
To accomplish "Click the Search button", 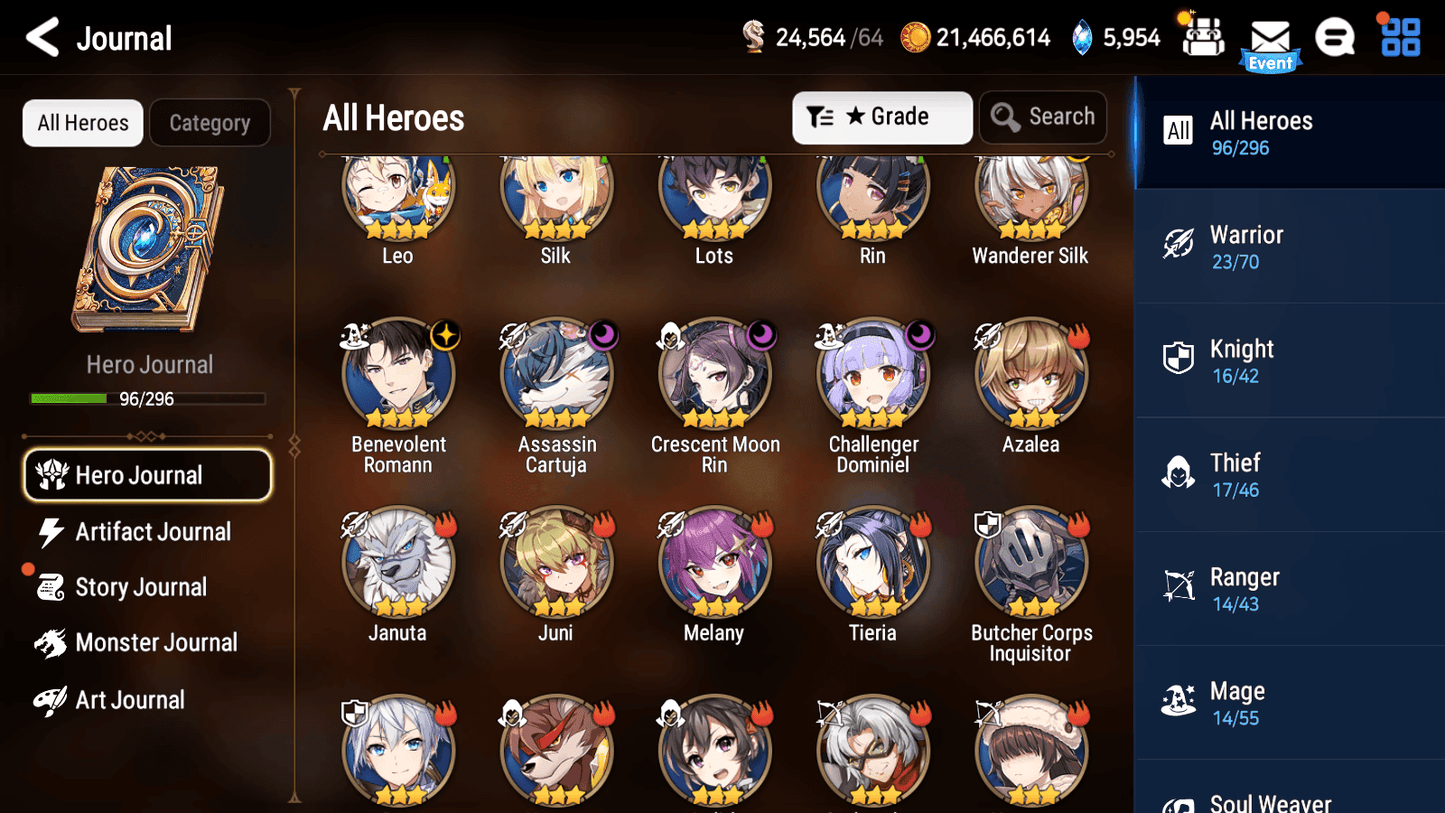I will pyautogui.click(x=1043, y=116).
